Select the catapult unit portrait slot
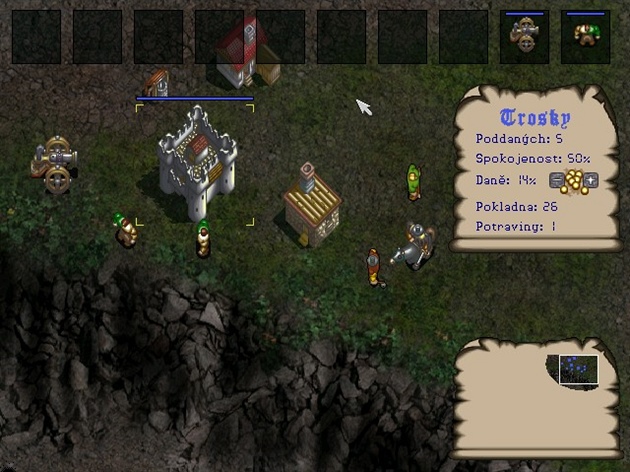This screenshot has height=472, width=630. click(x=524, y=36)
